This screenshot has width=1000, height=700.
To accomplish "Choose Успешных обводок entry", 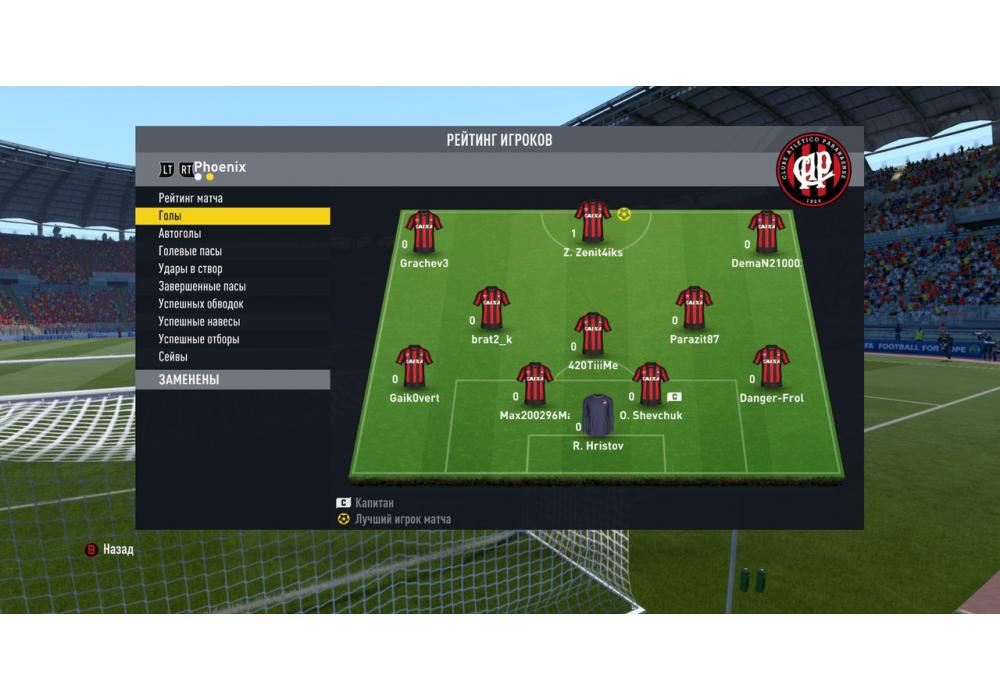I will 200,304.
